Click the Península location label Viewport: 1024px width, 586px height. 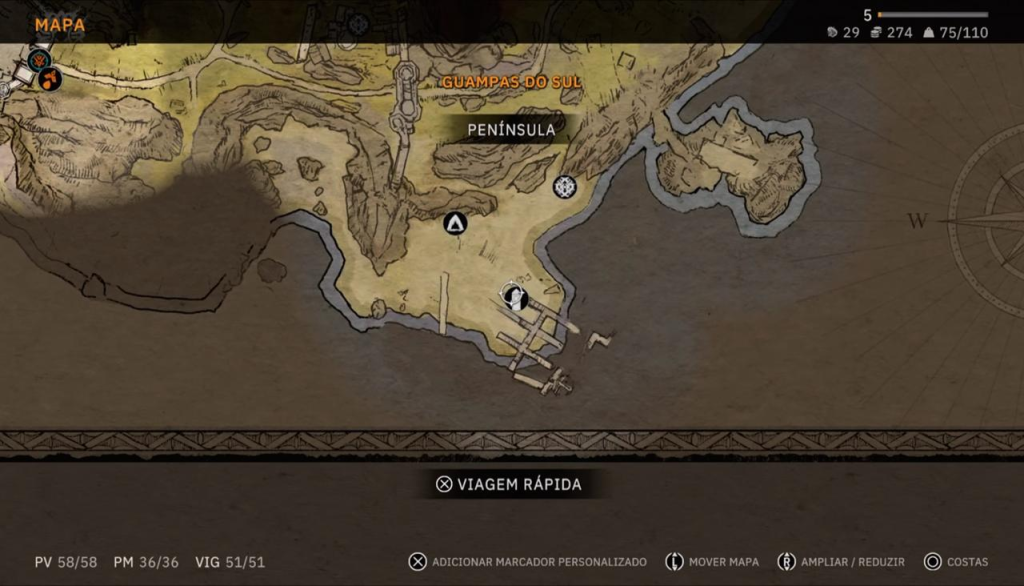click(511, 130)
